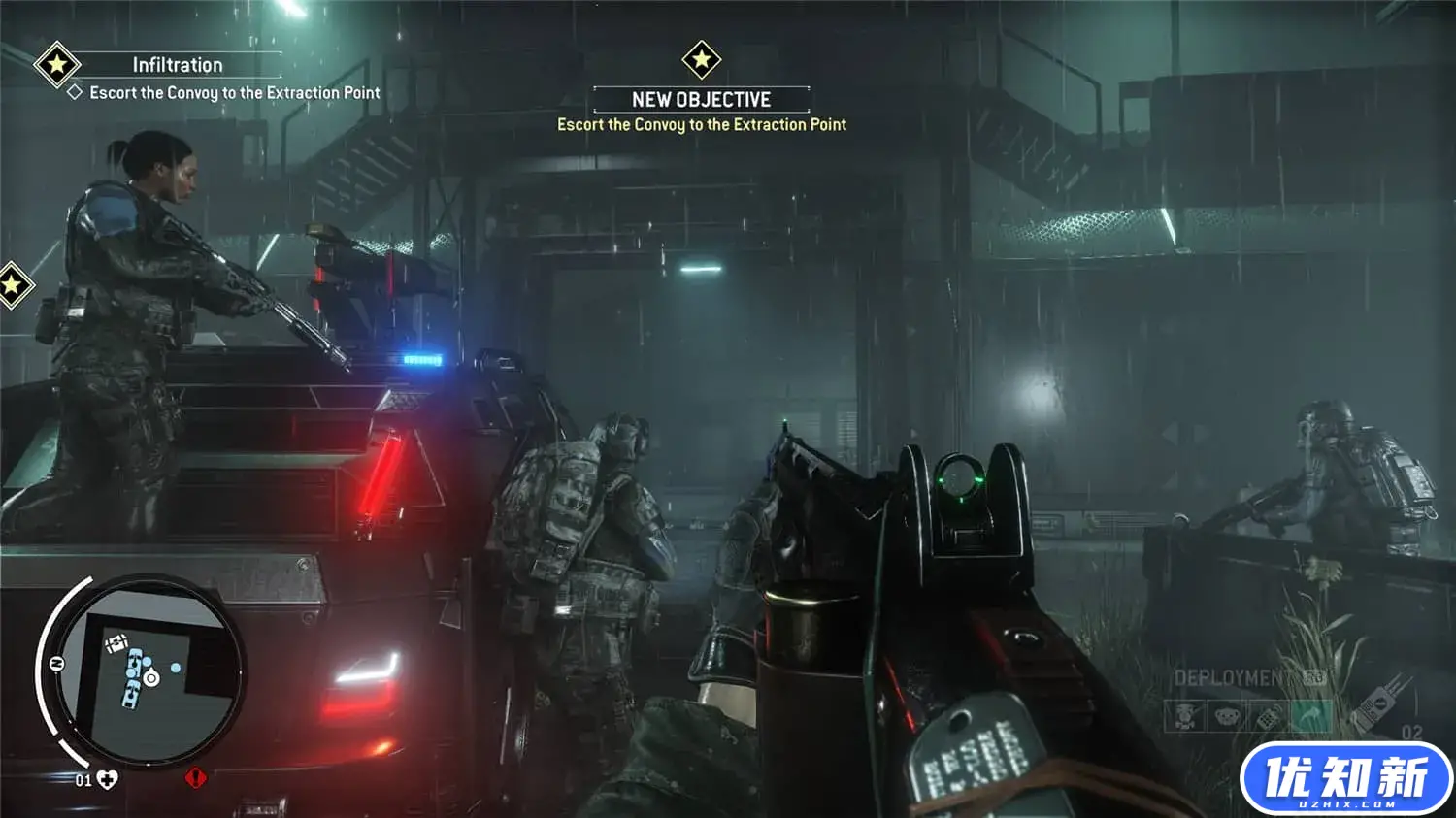Screen dimensions: 1456x818
Task: Select the teddy bear deployment slot
Action: click(1226, 717)
